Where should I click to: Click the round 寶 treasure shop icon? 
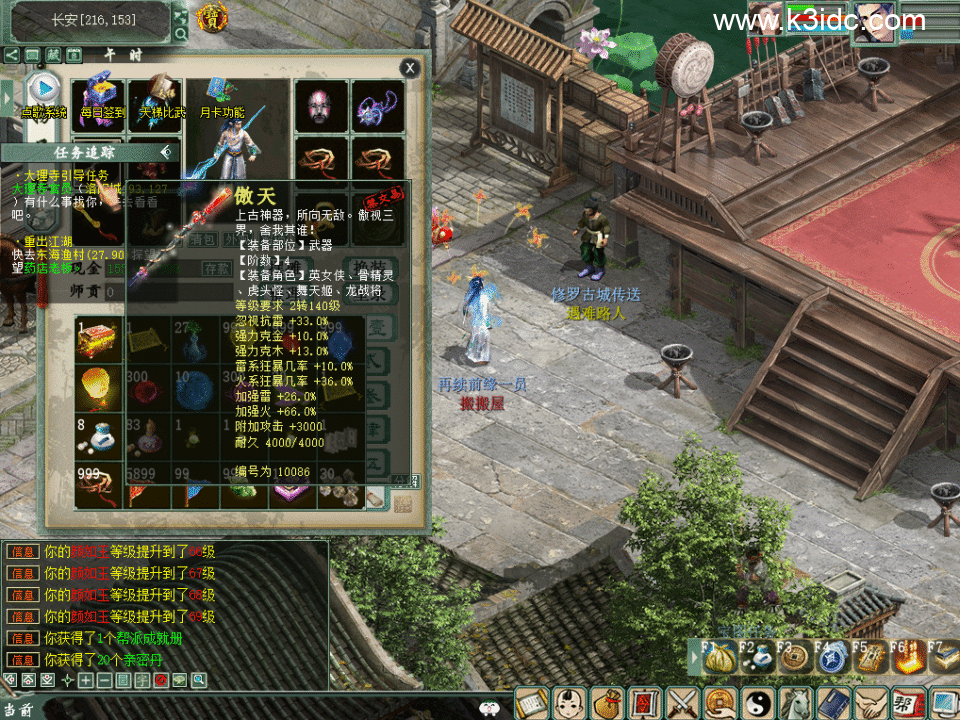(211, 17)
